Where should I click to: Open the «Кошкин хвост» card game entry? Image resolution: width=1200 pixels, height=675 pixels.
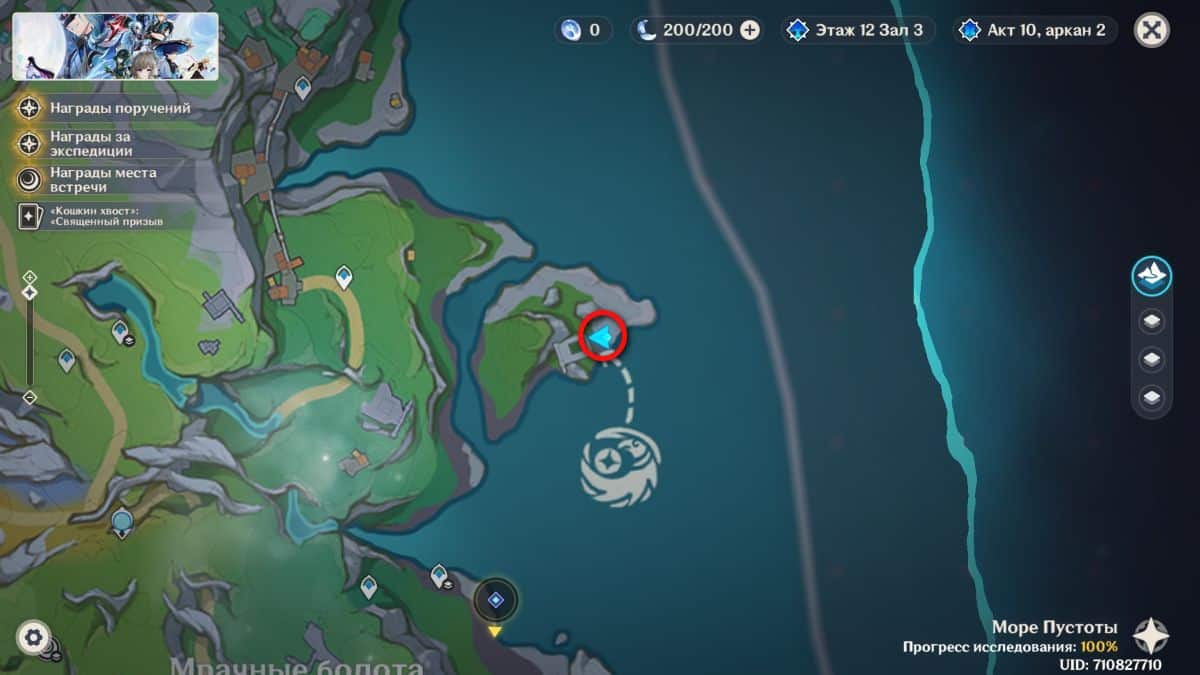[x=92, y=213]
